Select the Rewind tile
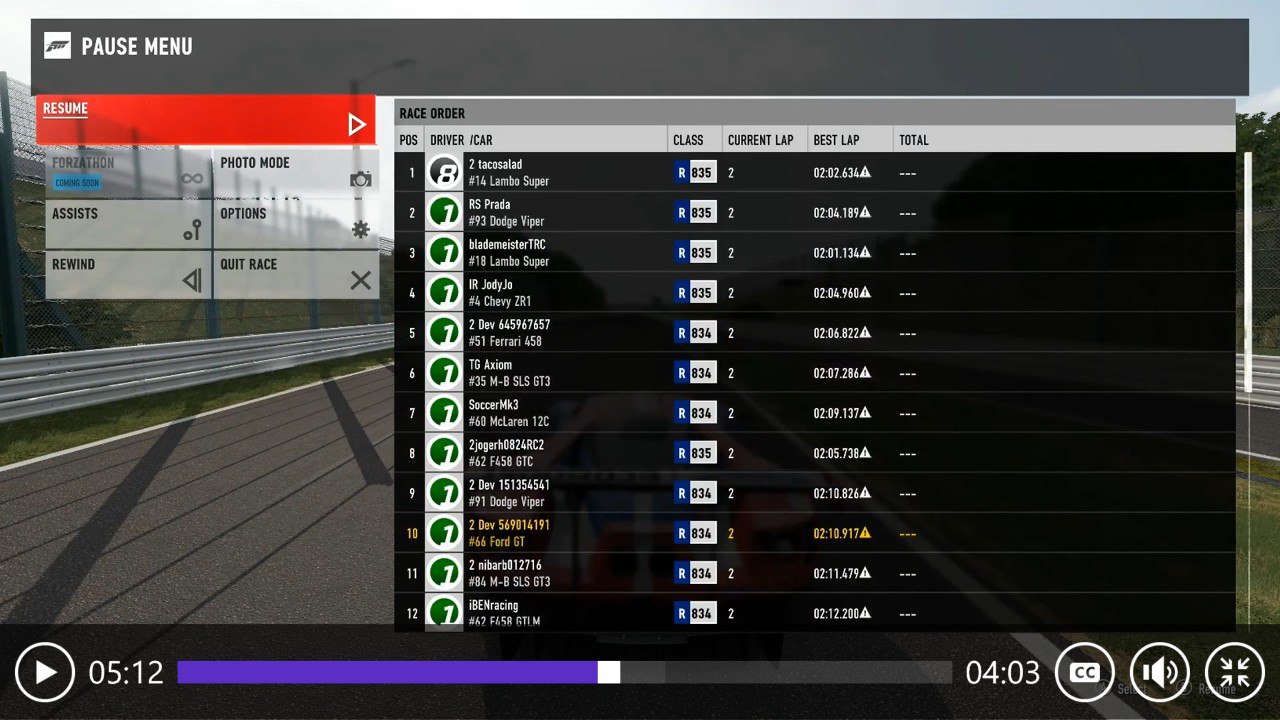This screenshot has width=1280, height=720. 128,274
